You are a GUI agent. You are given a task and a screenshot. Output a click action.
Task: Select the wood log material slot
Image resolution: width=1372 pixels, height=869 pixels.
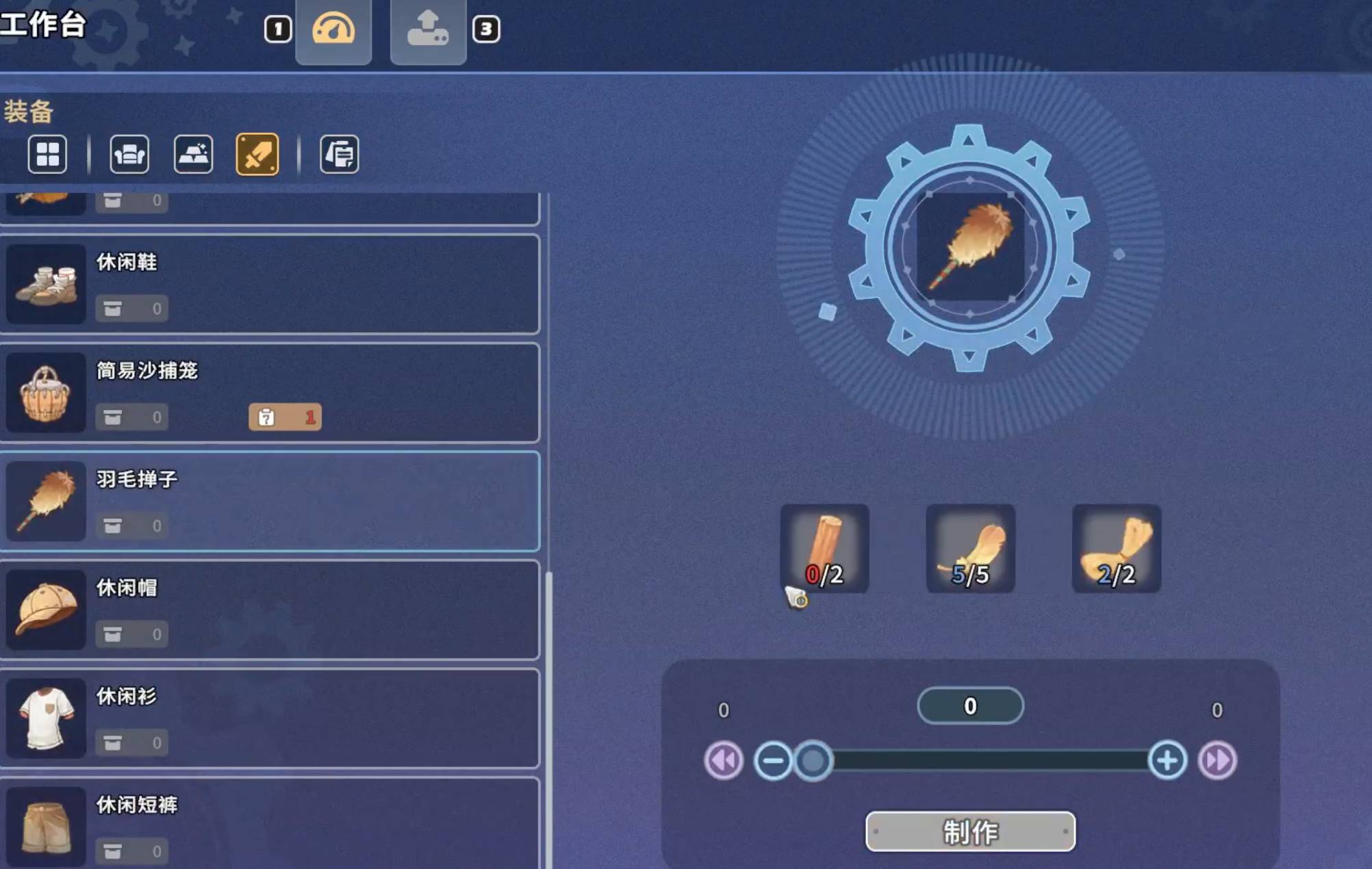pyautogui.click(x=824, y=549)
